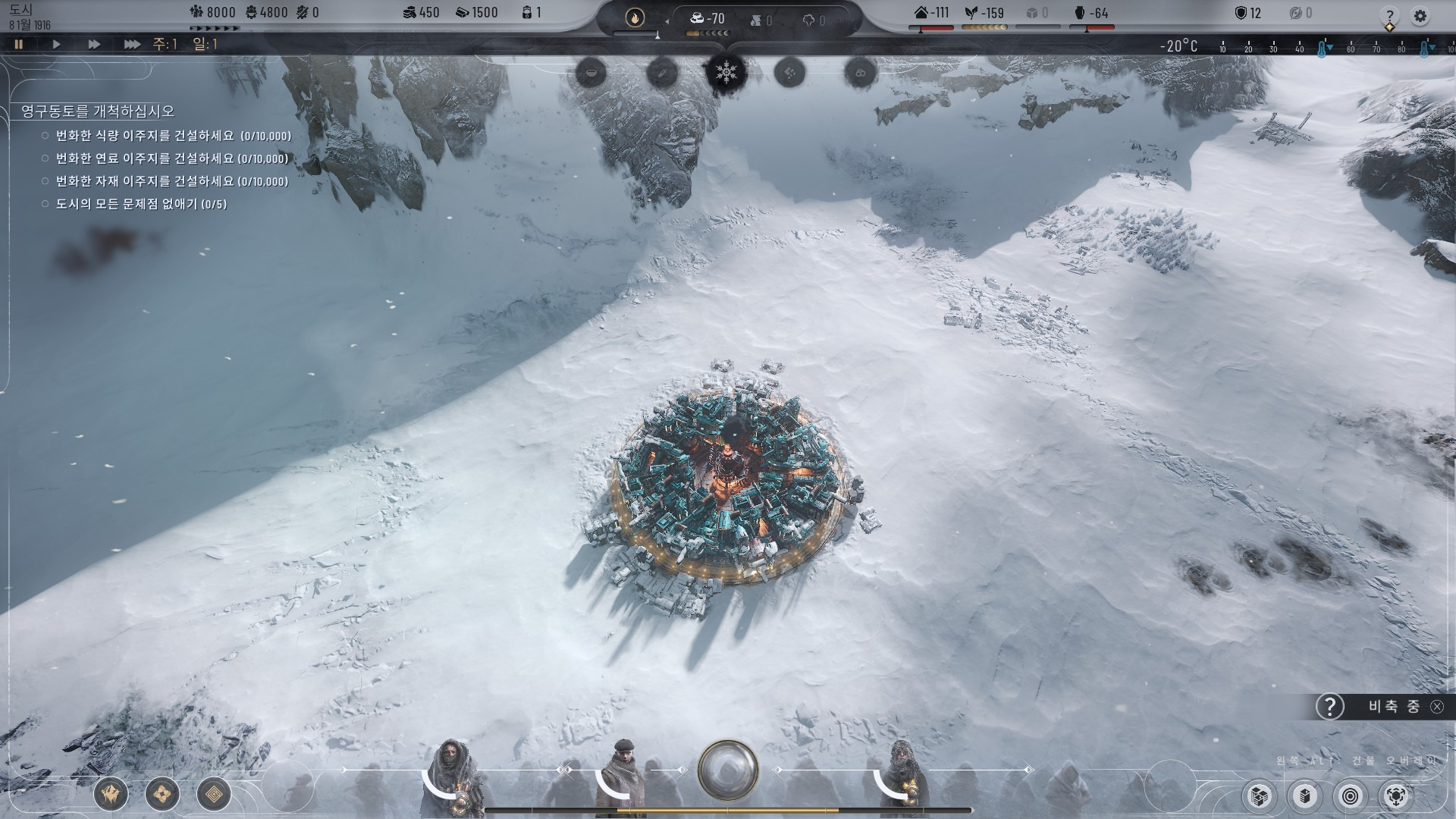This screenshot has height=819, width=1456.
Task: Open the nested diamond icon panel
Action: click(x=214, y=795)
